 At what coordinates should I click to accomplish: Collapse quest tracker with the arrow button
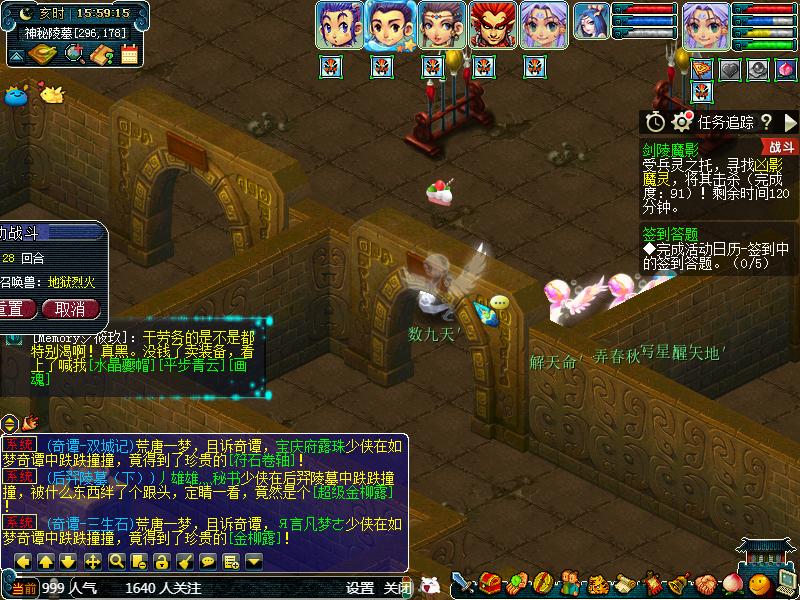click(x=790, y=122)
